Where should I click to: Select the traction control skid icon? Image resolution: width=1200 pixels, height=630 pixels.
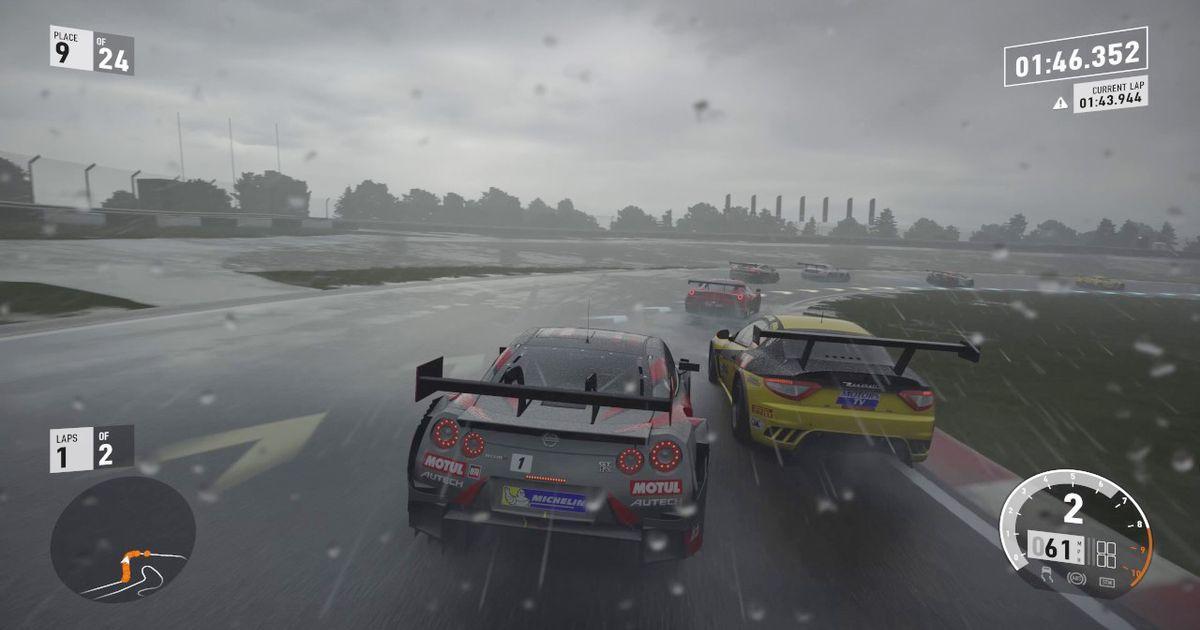click(1046, 574)
